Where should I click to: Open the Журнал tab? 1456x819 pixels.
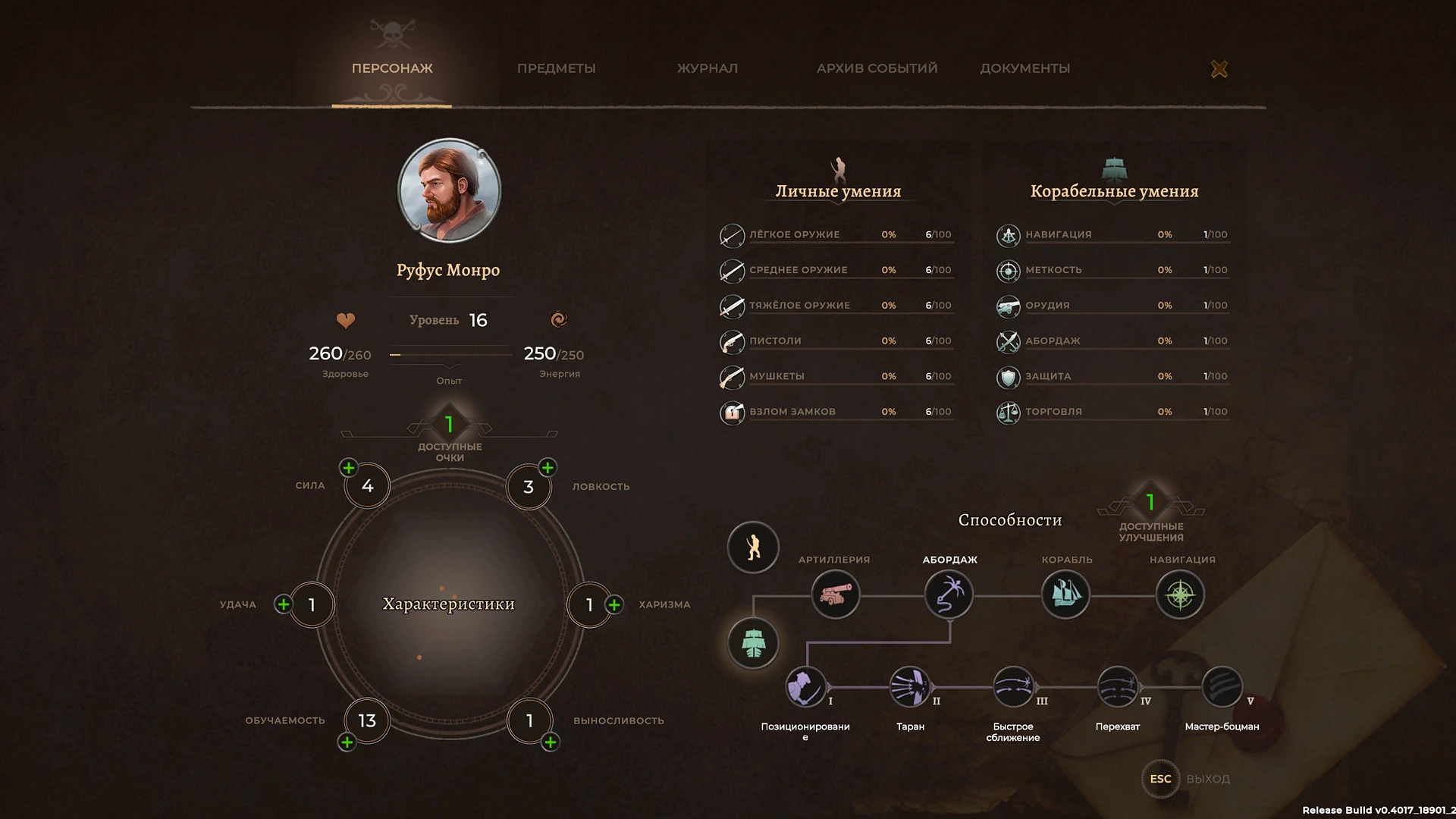[x=707, y=68]
